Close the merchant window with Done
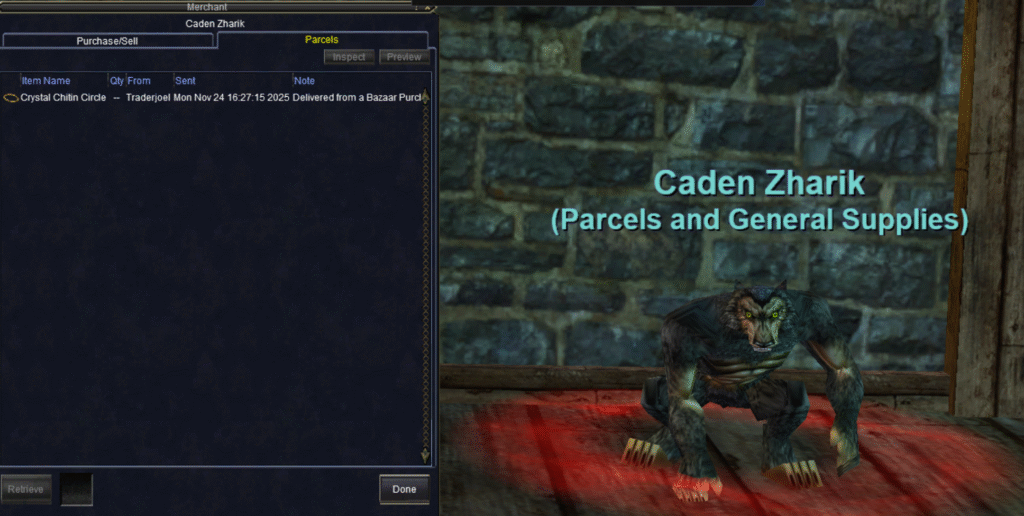 404,489
